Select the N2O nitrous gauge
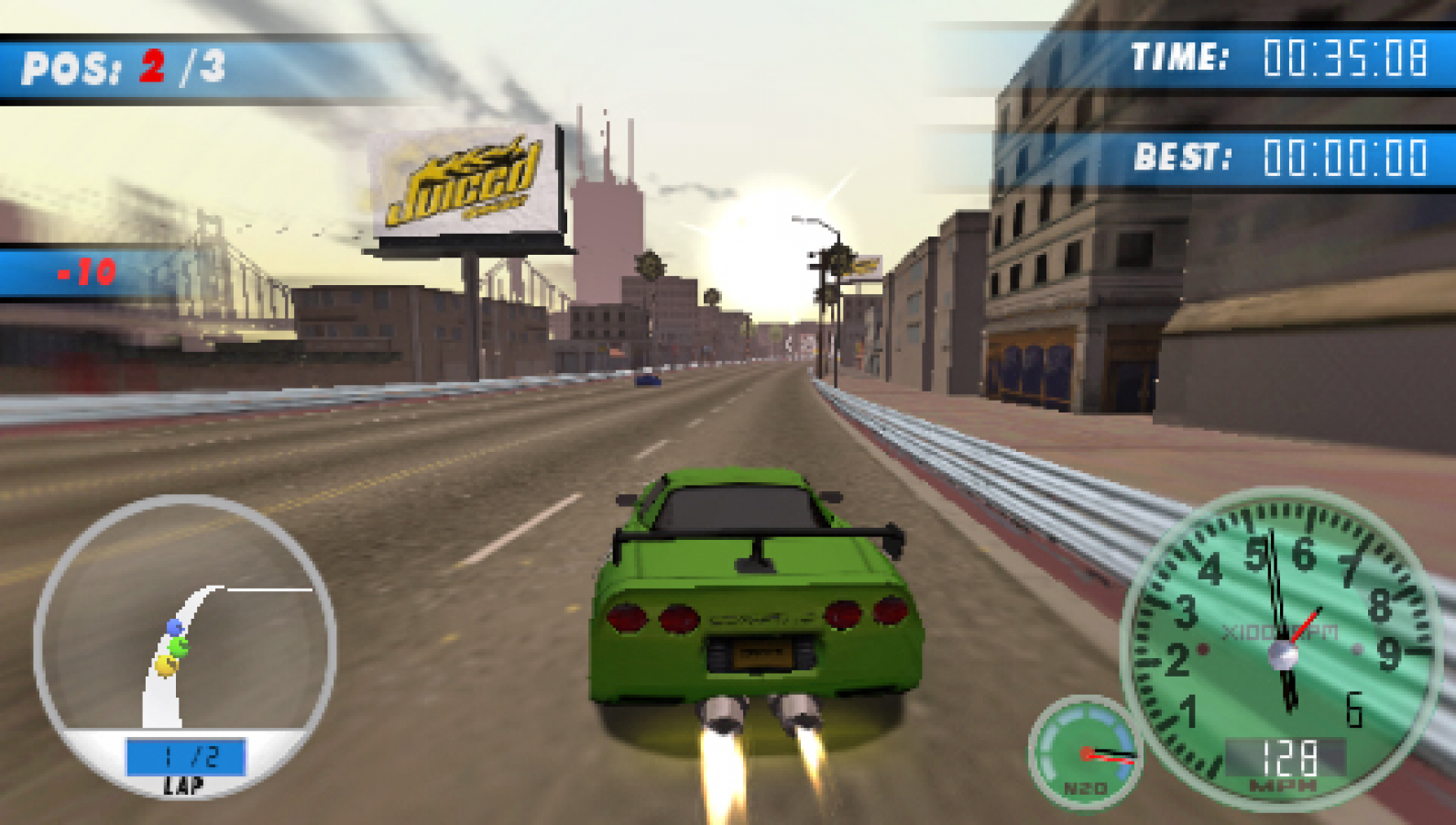Viewport: 1456px width, 825px height. 1086,752
